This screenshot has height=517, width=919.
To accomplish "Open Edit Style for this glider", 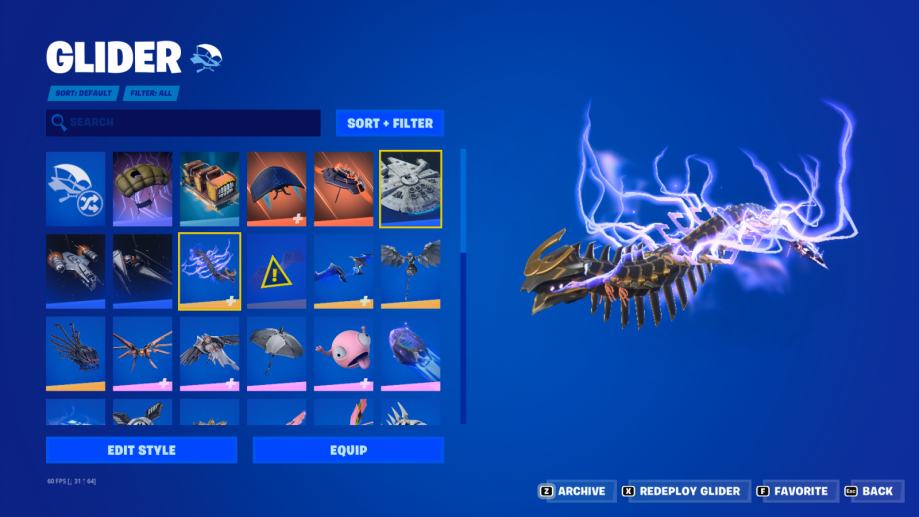I will point(141,450).
